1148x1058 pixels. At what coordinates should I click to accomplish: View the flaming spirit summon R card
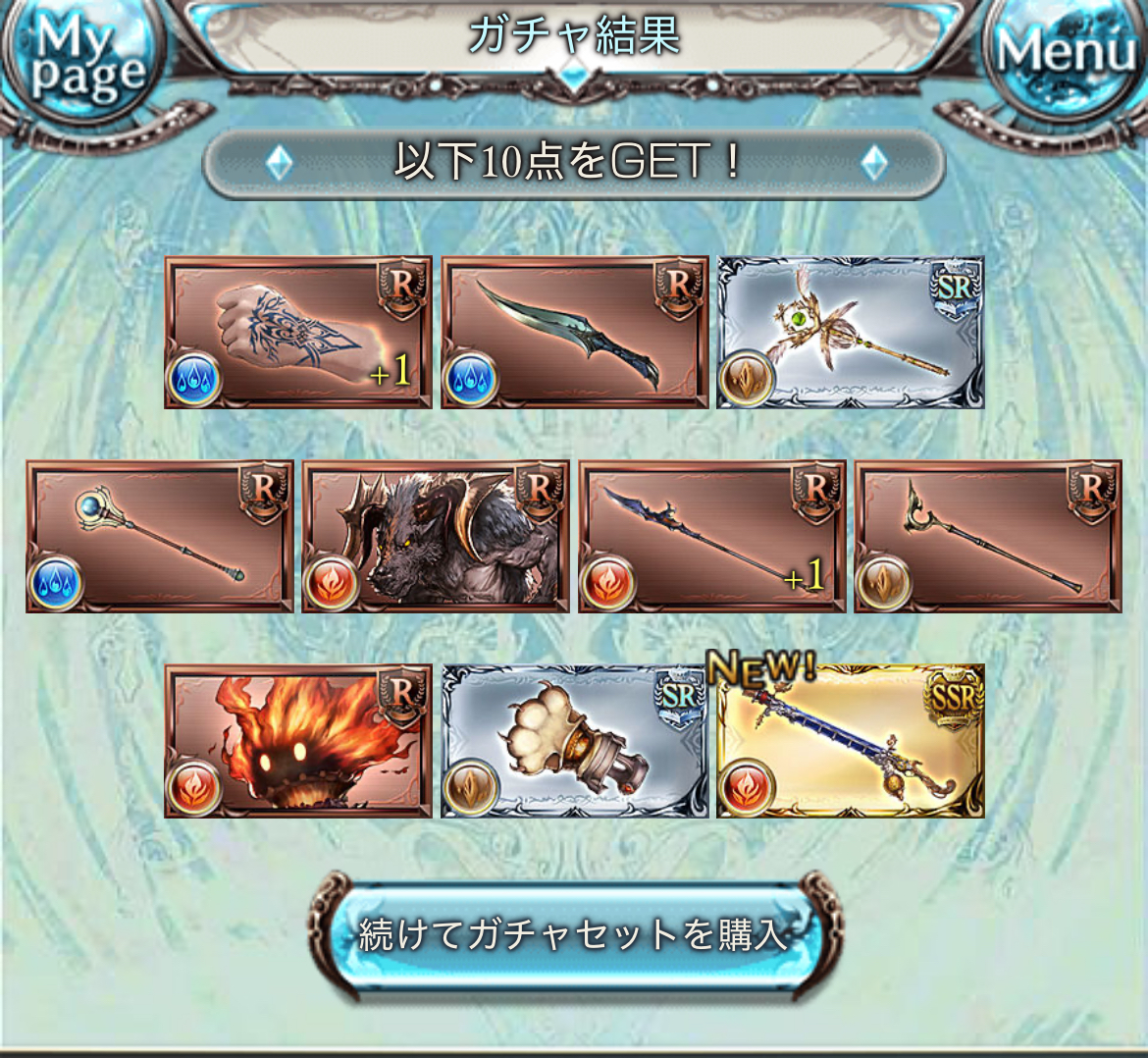[x=298, y=741]
